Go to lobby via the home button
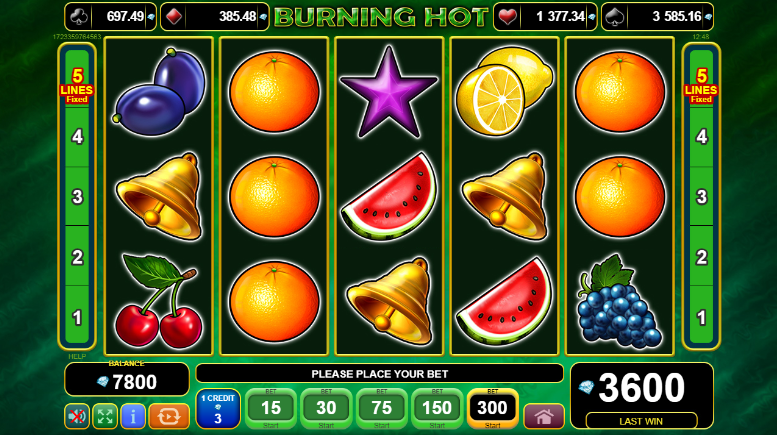Viewport: 777px width, 435px height. [544, 416]
